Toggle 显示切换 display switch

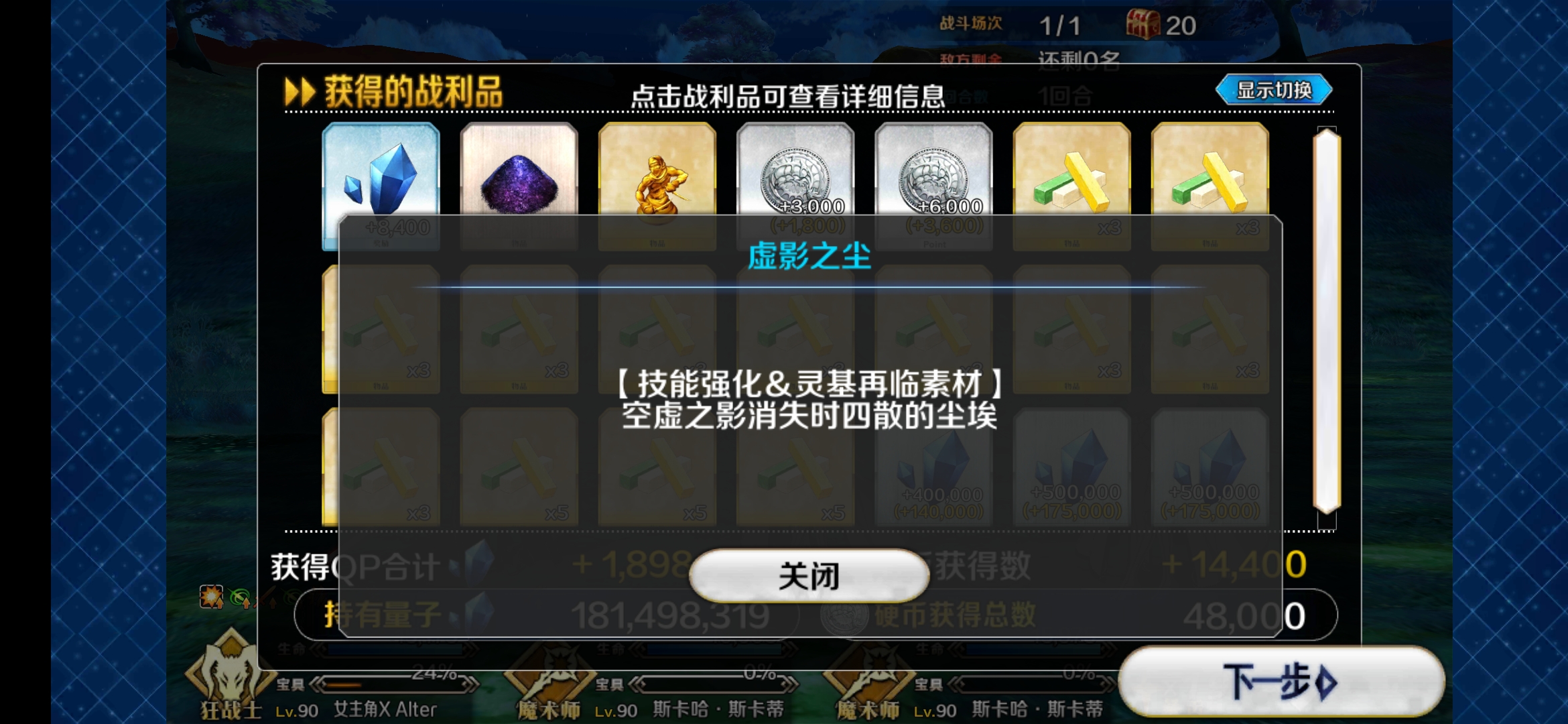click(x=1273, y=90)
